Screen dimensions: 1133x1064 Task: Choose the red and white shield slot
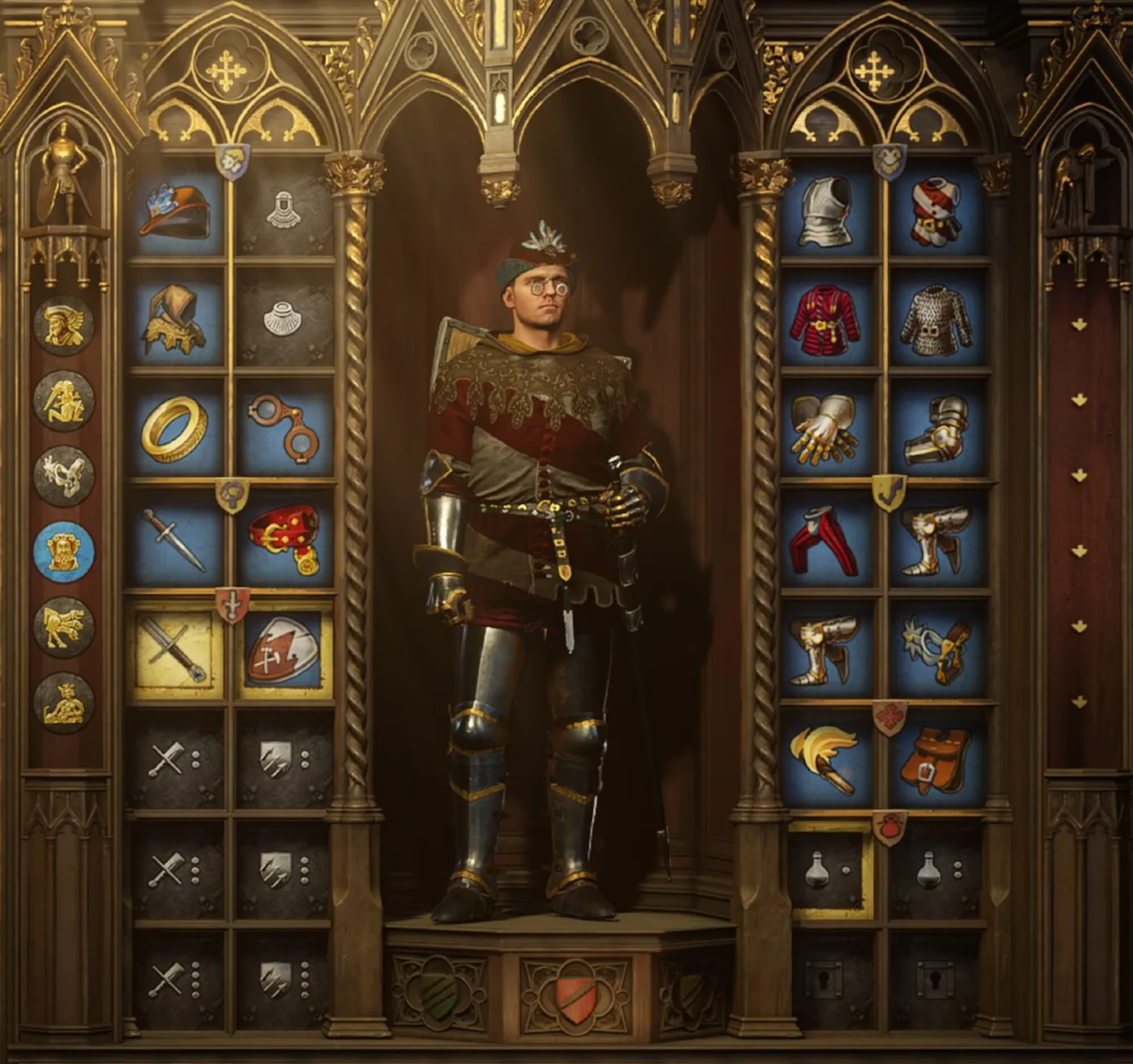coord(284,650)
